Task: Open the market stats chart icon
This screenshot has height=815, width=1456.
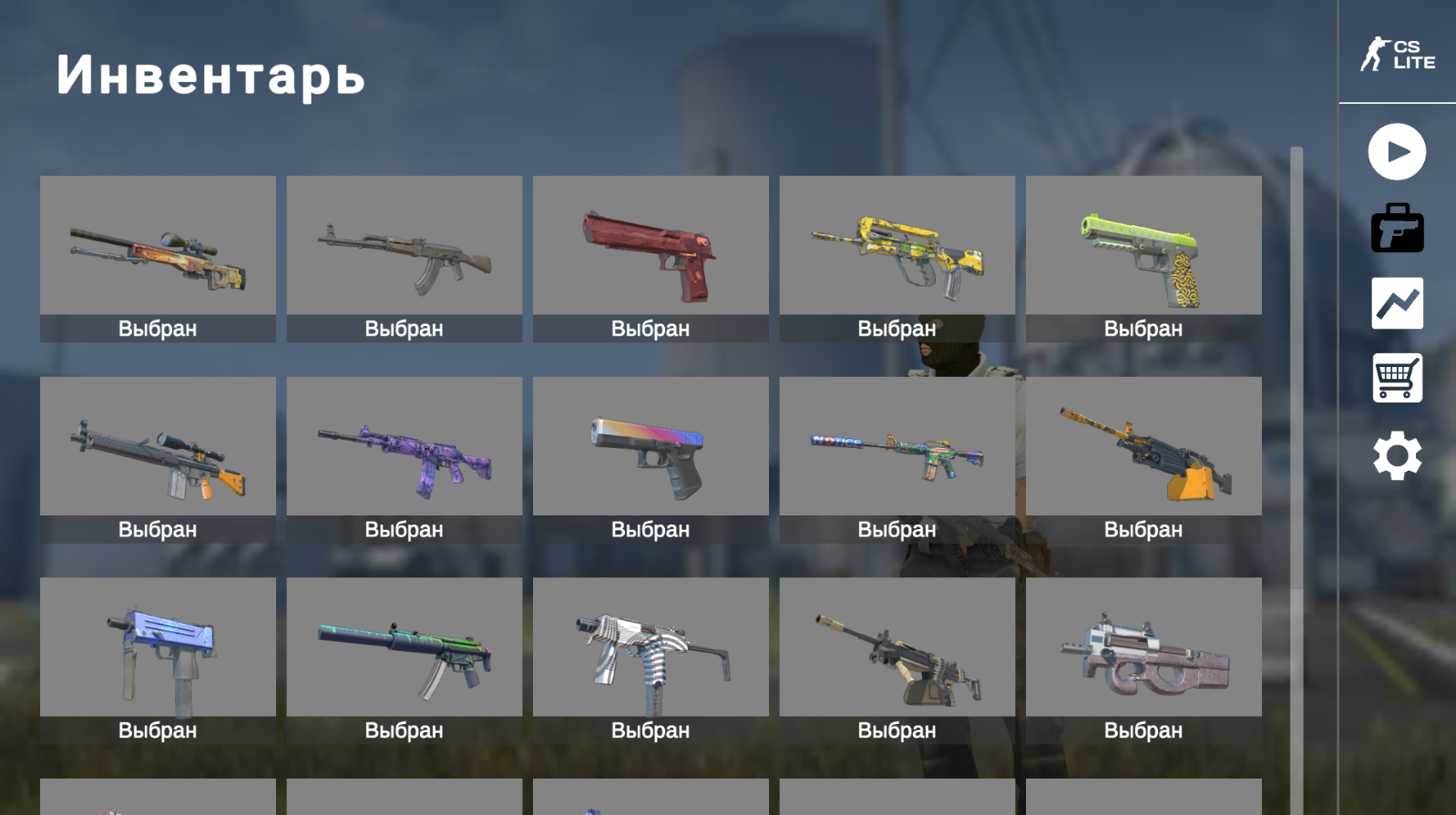Action: click(1396, 303)
